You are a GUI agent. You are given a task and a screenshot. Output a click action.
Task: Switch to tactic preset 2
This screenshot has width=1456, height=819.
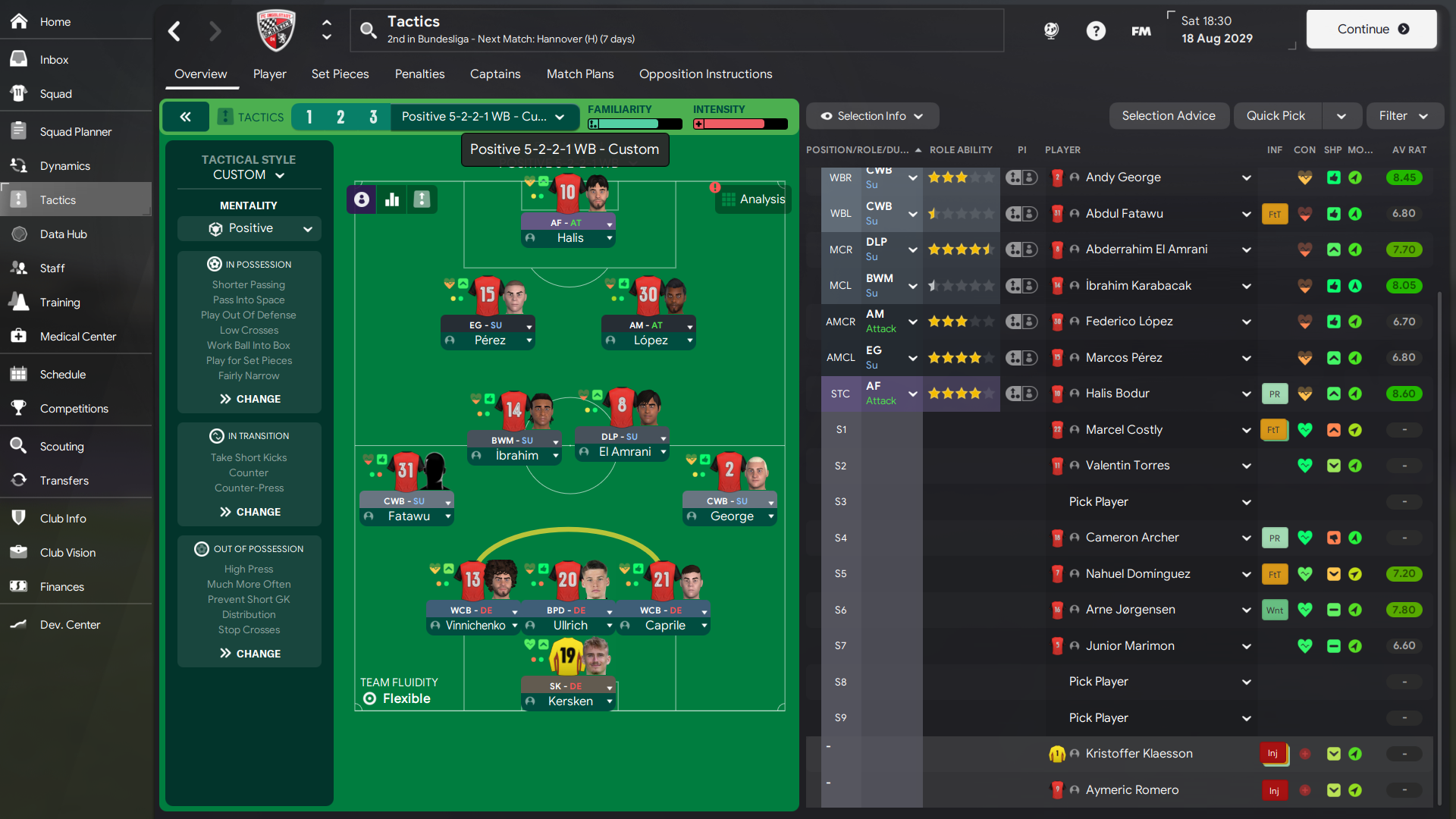340,117
